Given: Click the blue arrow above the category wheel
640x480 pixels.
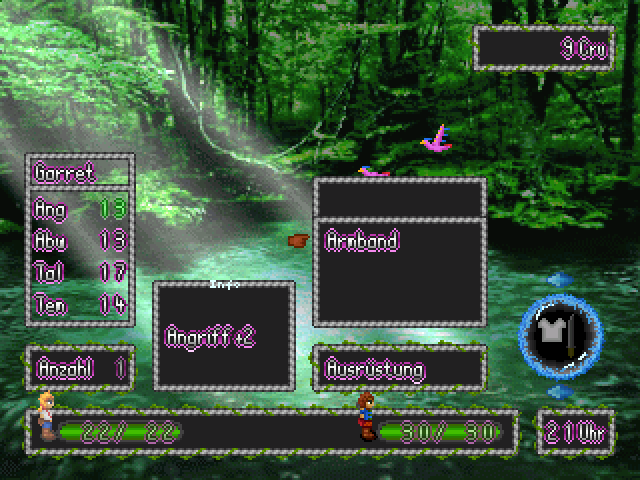Looking at the screenshot, I should point(560,280).
